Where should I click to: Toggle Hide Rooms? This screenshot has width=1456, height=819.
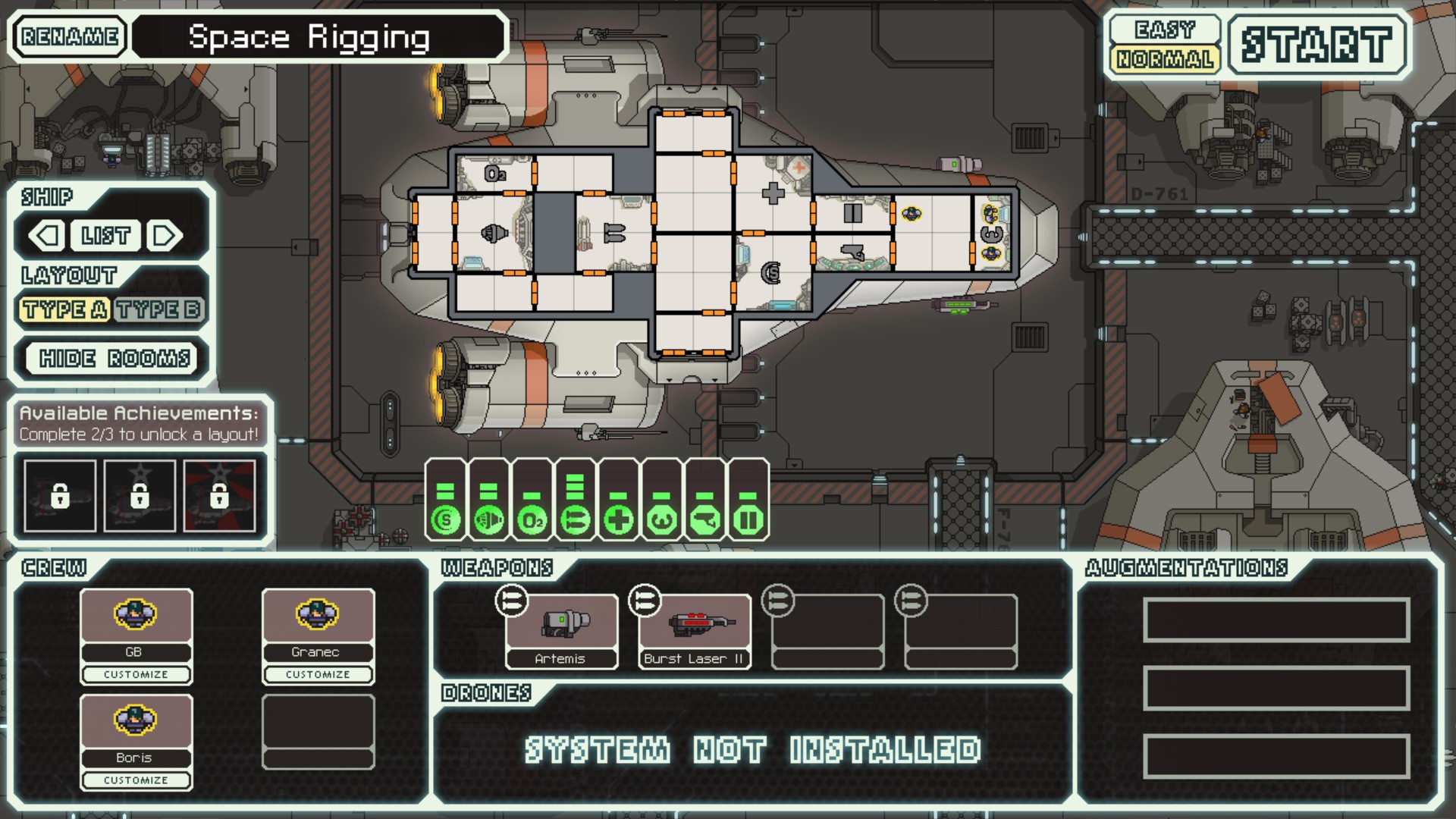114,358
